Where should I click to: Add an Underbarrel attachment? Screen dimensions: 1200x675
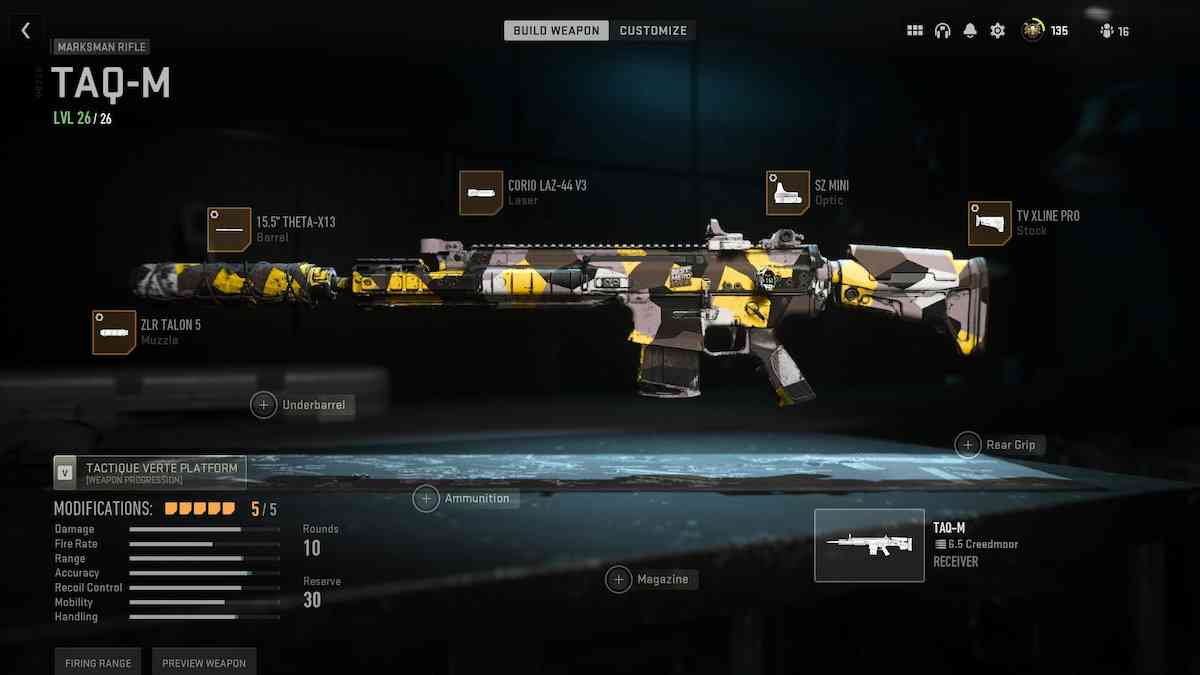tap(264, 405)
